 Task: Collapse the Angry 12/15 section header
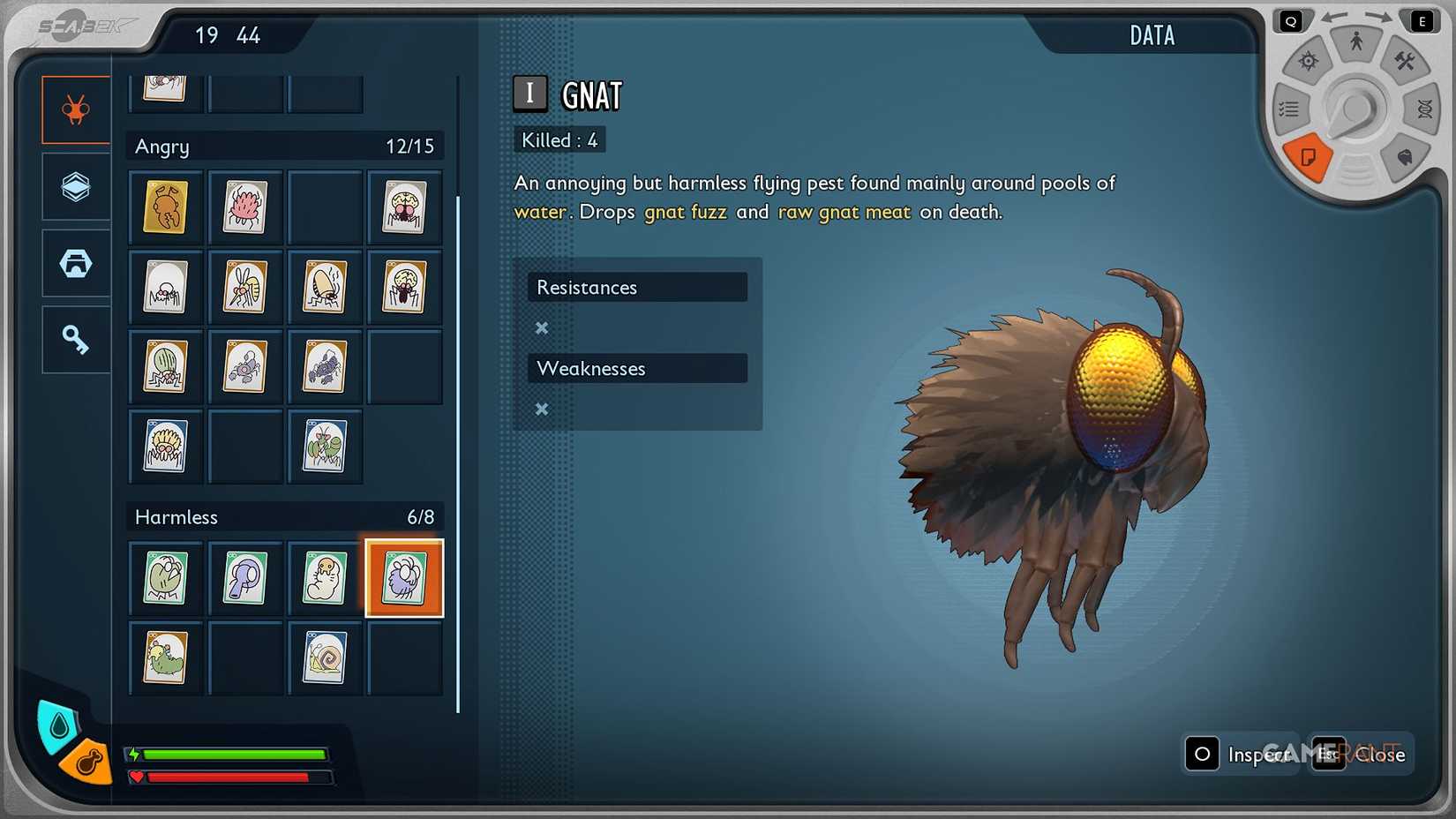[x=284, y=146]
